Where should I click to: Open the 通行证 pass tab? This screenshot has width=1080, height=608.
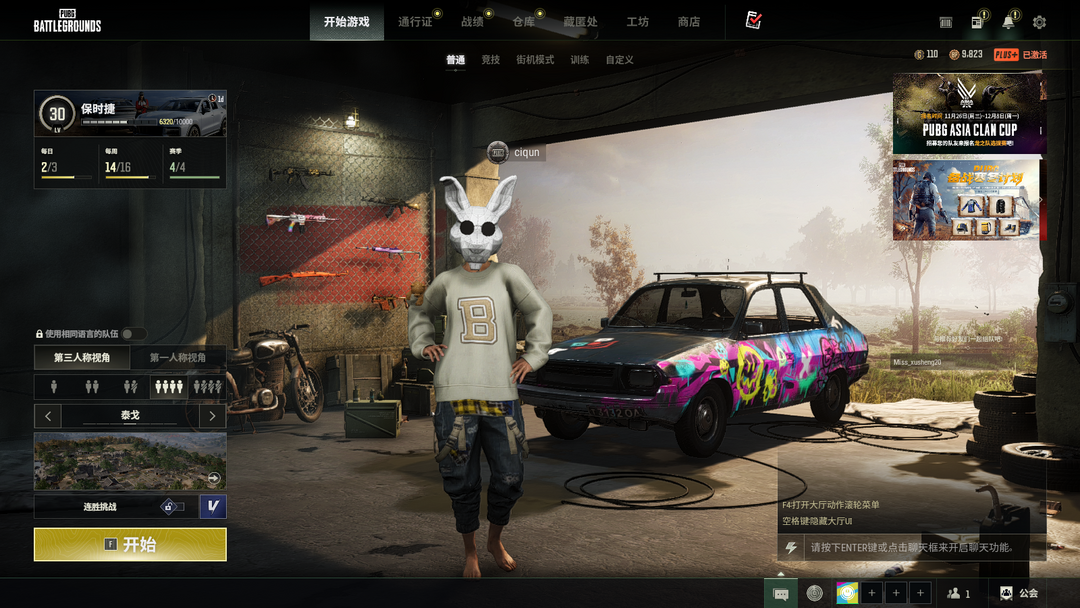tap(415, 22)
